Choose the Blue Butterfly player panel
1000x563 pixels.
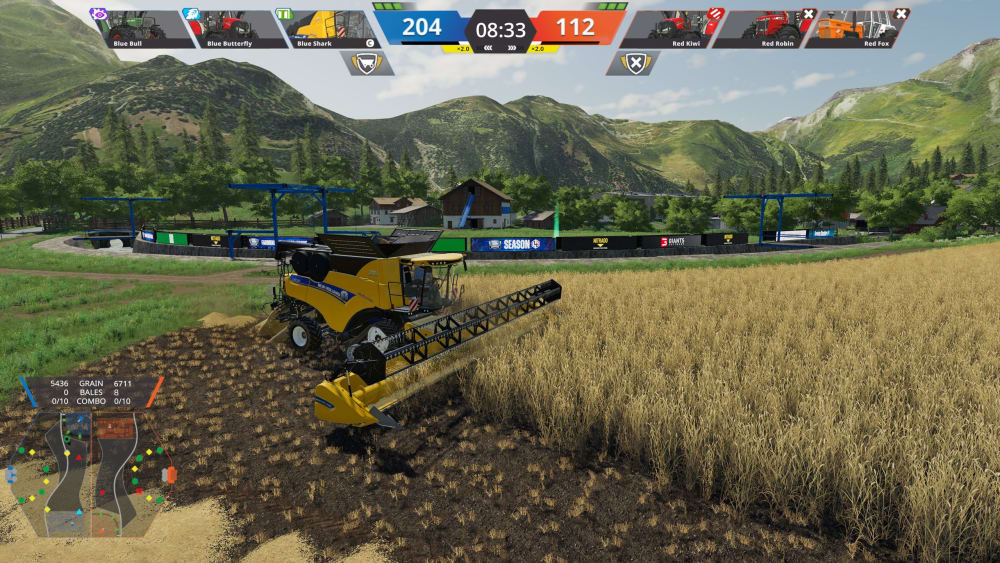pyautogui.click(x=233, y=29)
